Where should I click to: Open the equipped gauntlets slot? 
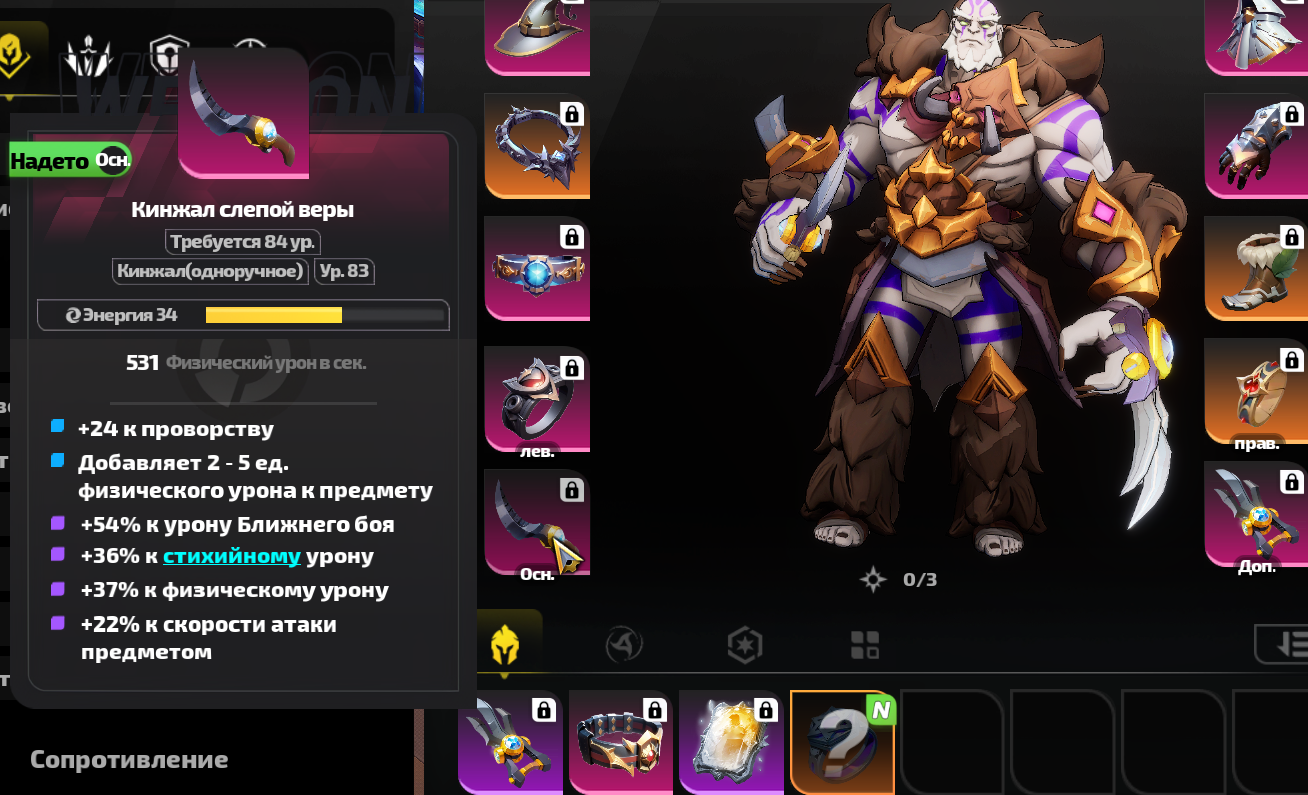point(1256,145)
